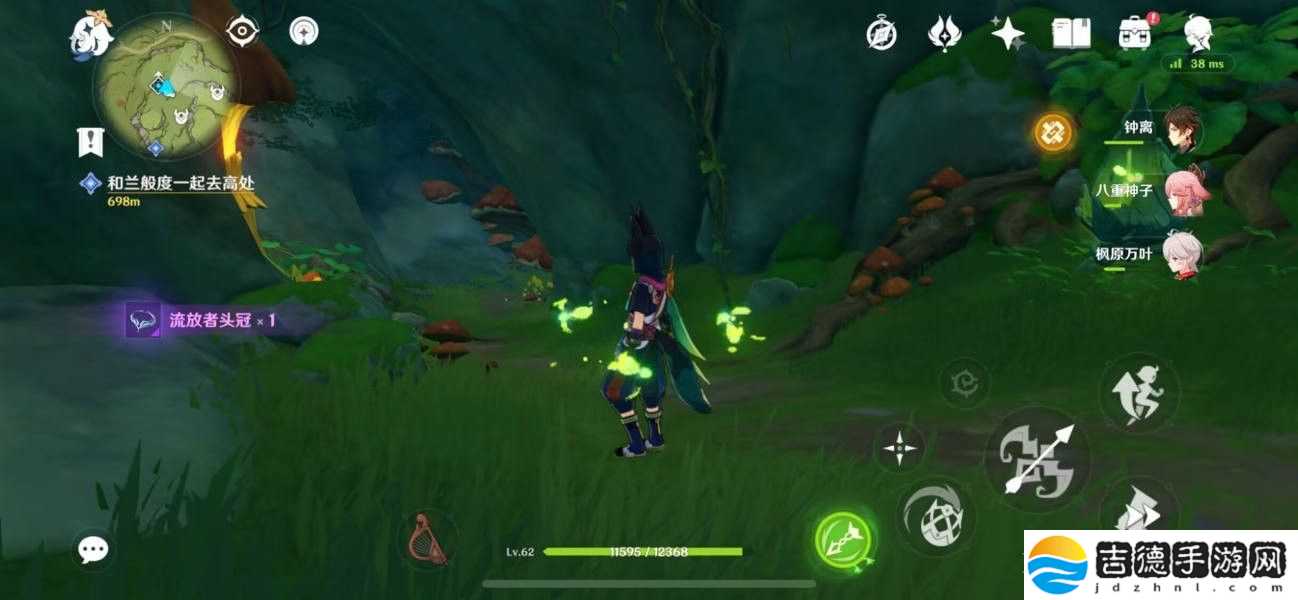Switch to party member 钟离
Viewport: 1298px width, 600px height.
pos(1183,128)
